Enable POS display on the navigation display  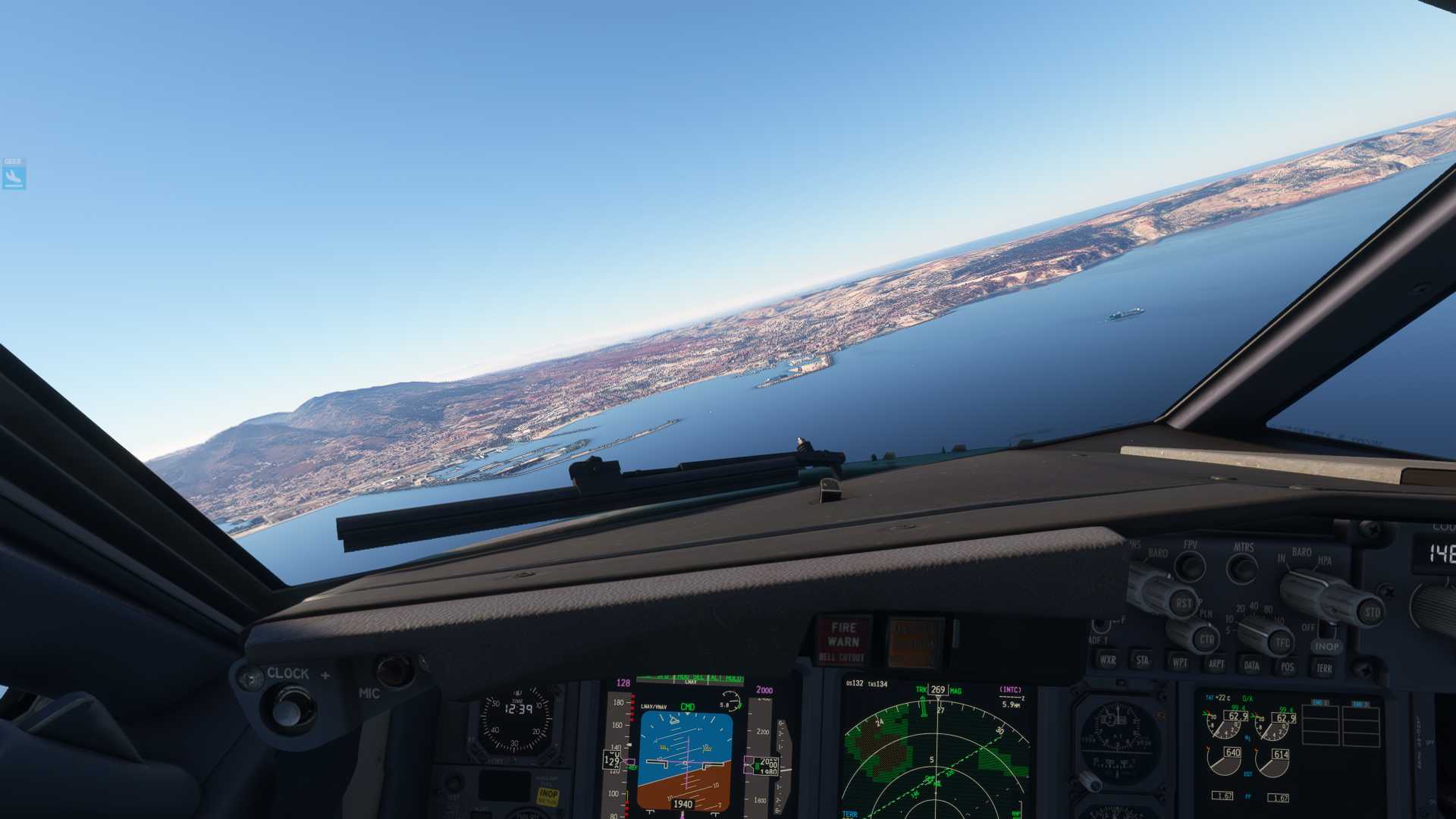tap(1287, 667)
